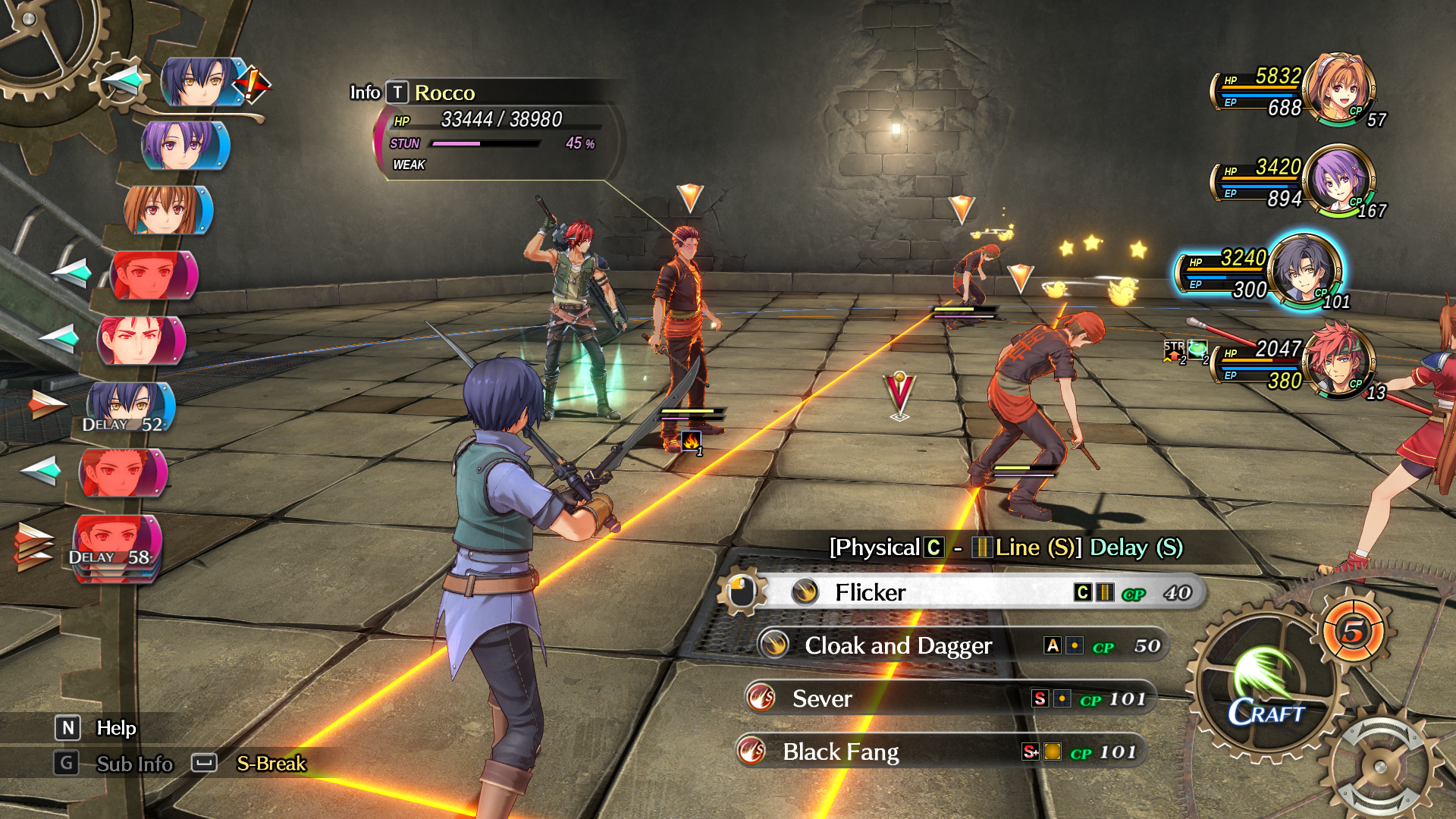Click the orange 5 Brave Points gear
Image resolution: width=1456 pixels, height=819 pixels.
[x=1354, y=631]
